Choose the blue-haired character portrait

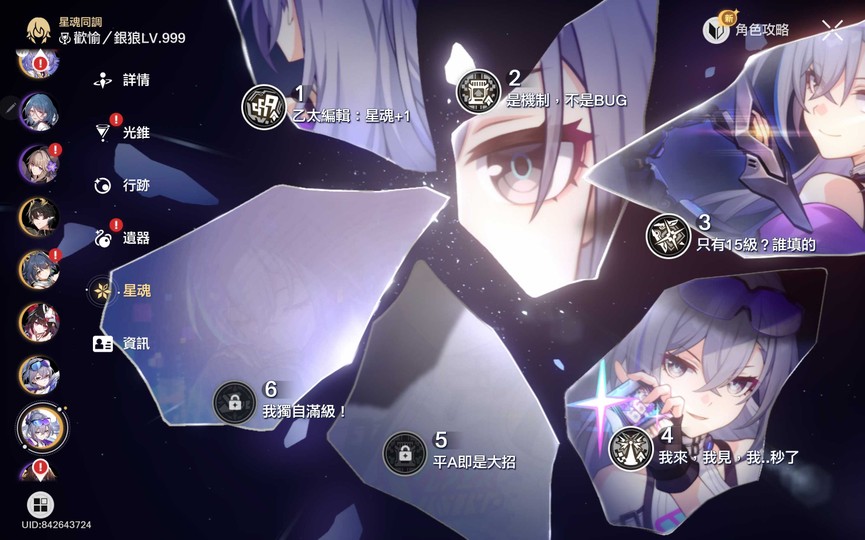(39, 112)
